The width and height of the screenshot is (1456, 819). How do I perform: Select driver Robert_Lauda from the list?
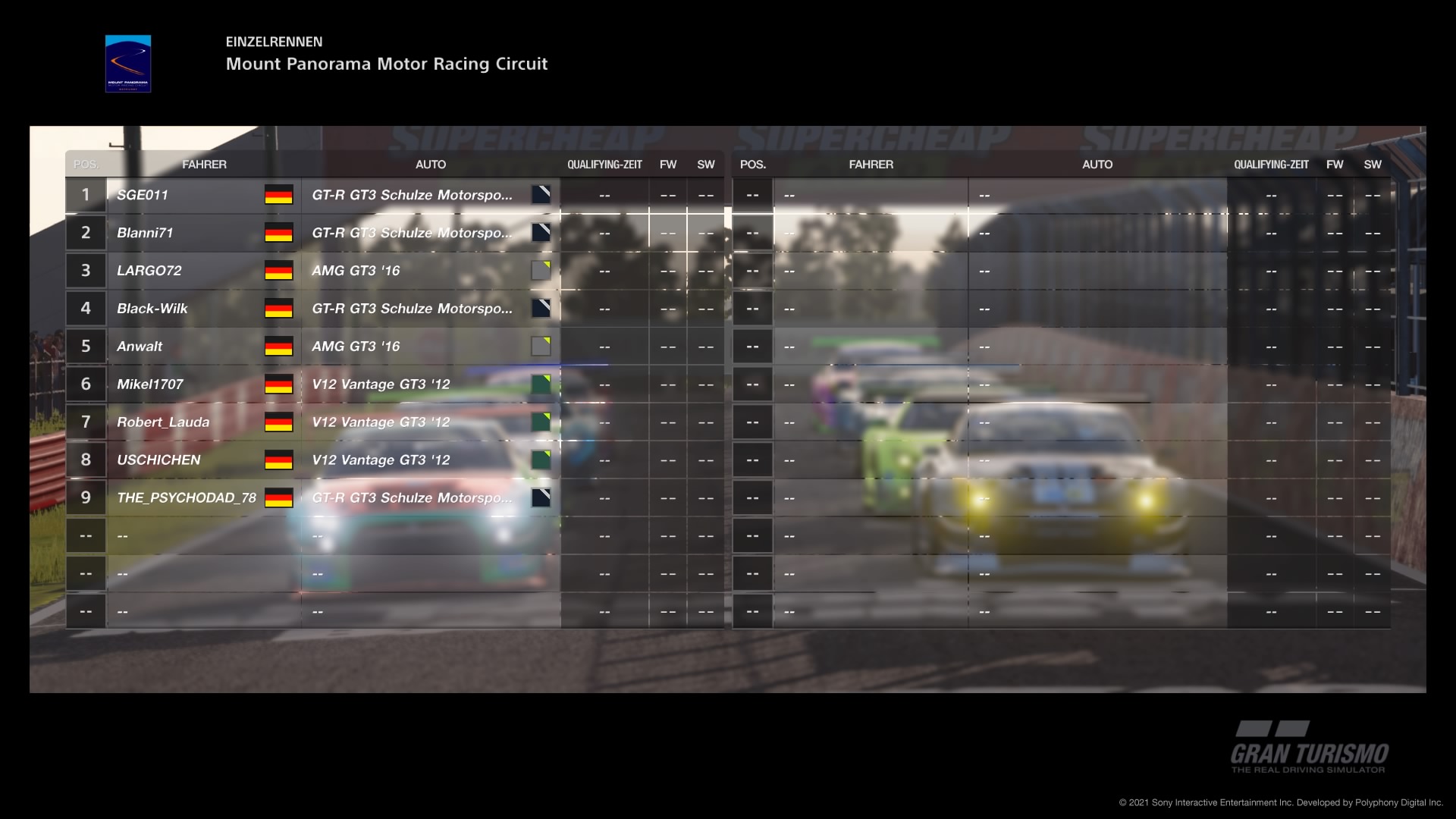[x=163, y=422]
